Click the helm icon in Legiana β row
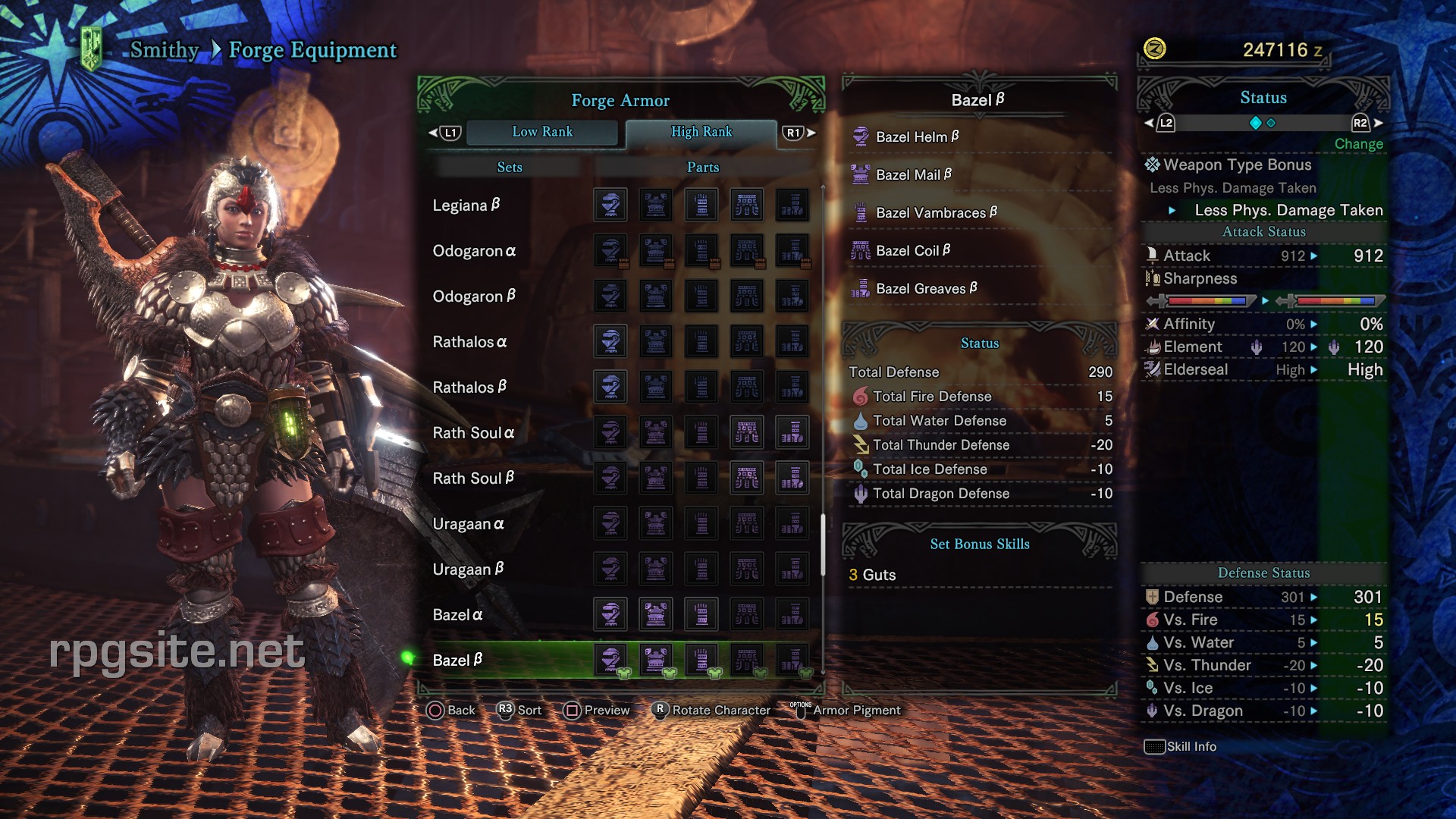Screen dimensions: 1456x819 point(611,205)
